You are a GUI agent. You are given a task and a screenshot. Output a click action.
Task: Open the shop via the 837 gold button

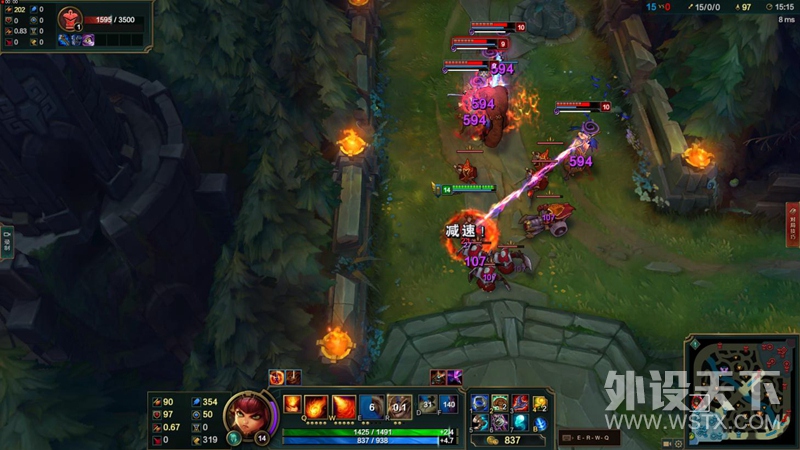(503, 440)
